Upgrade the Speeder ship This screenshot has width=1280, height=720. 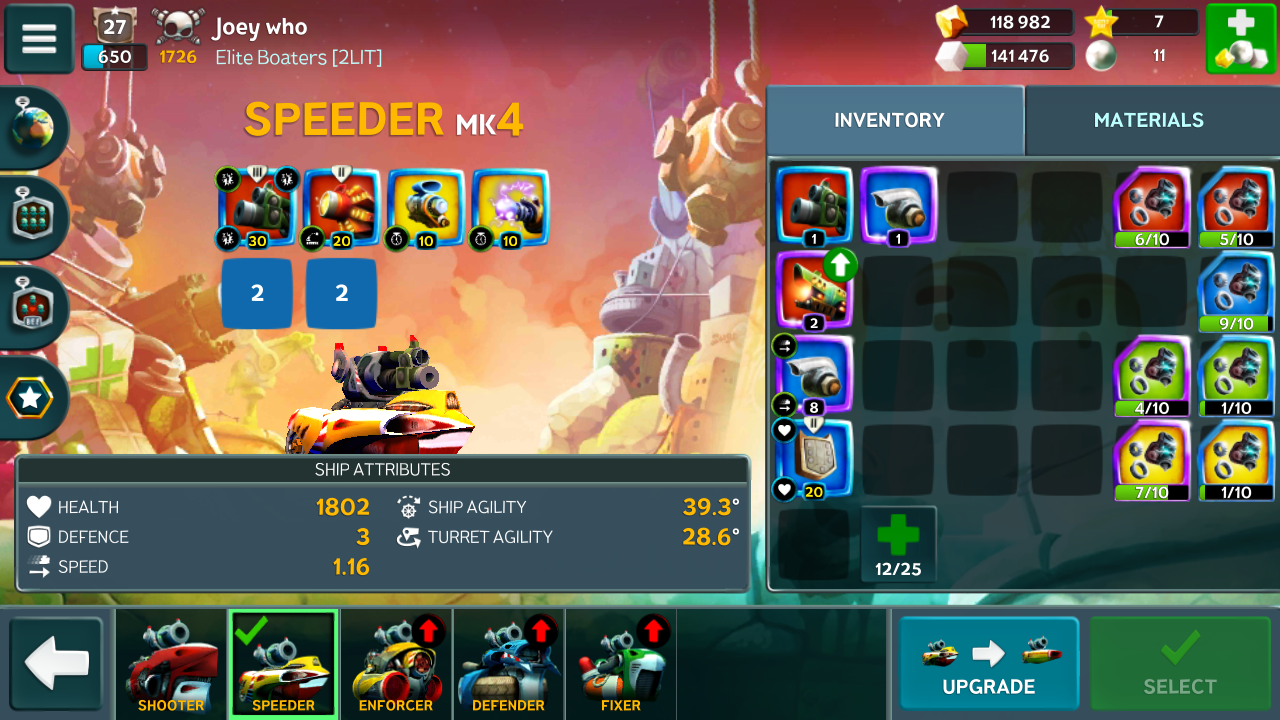[988, 664]
